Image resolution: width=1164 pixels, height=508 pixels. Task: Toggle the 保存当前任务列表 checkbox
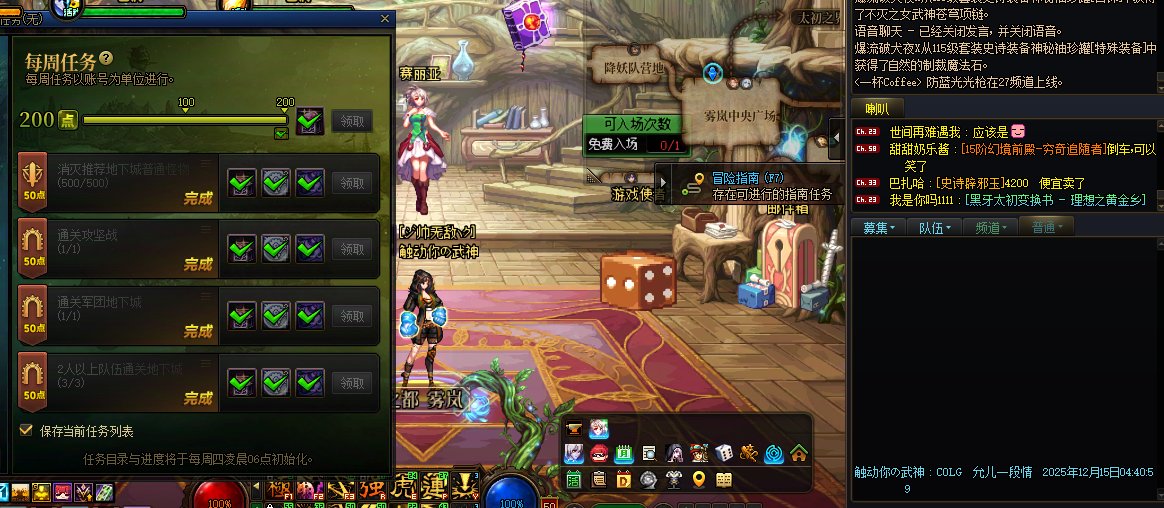coord(26,430)
